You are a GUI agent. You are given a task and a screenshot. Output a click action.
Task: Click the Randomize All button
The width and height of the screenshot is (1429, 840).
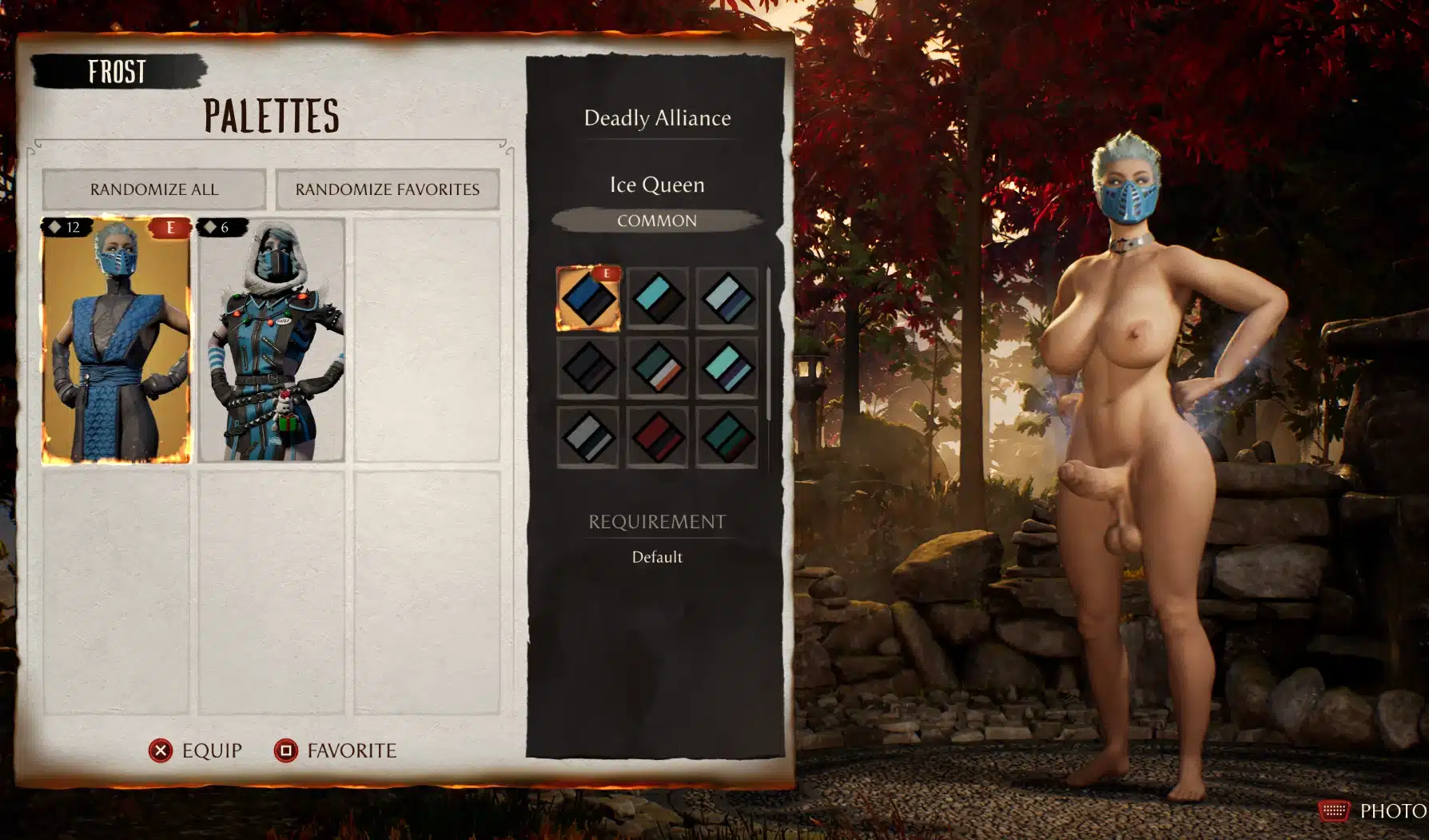(x=153, y=189)
